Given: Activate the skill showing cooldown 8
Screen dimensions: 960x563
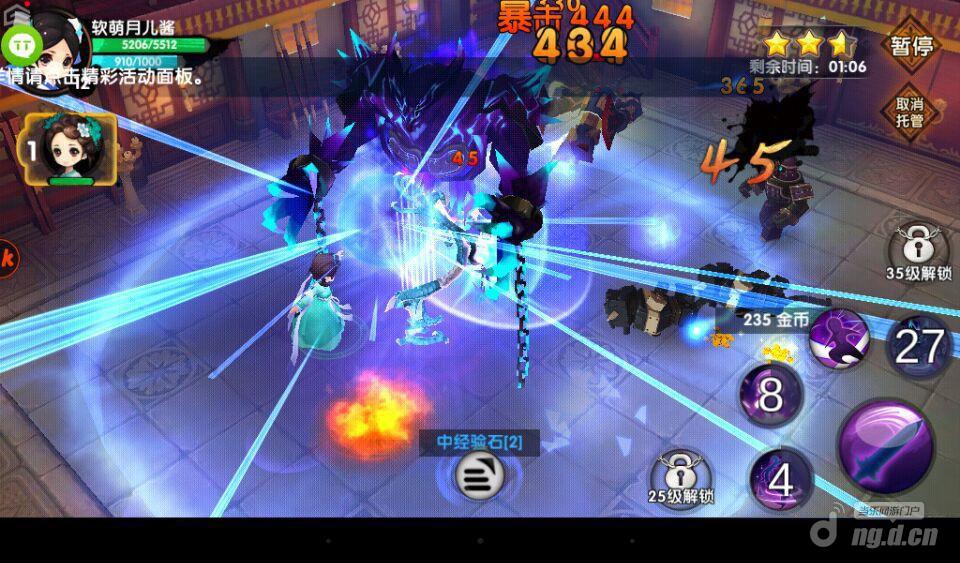Looking at the screenshot, I should (771, 395).
